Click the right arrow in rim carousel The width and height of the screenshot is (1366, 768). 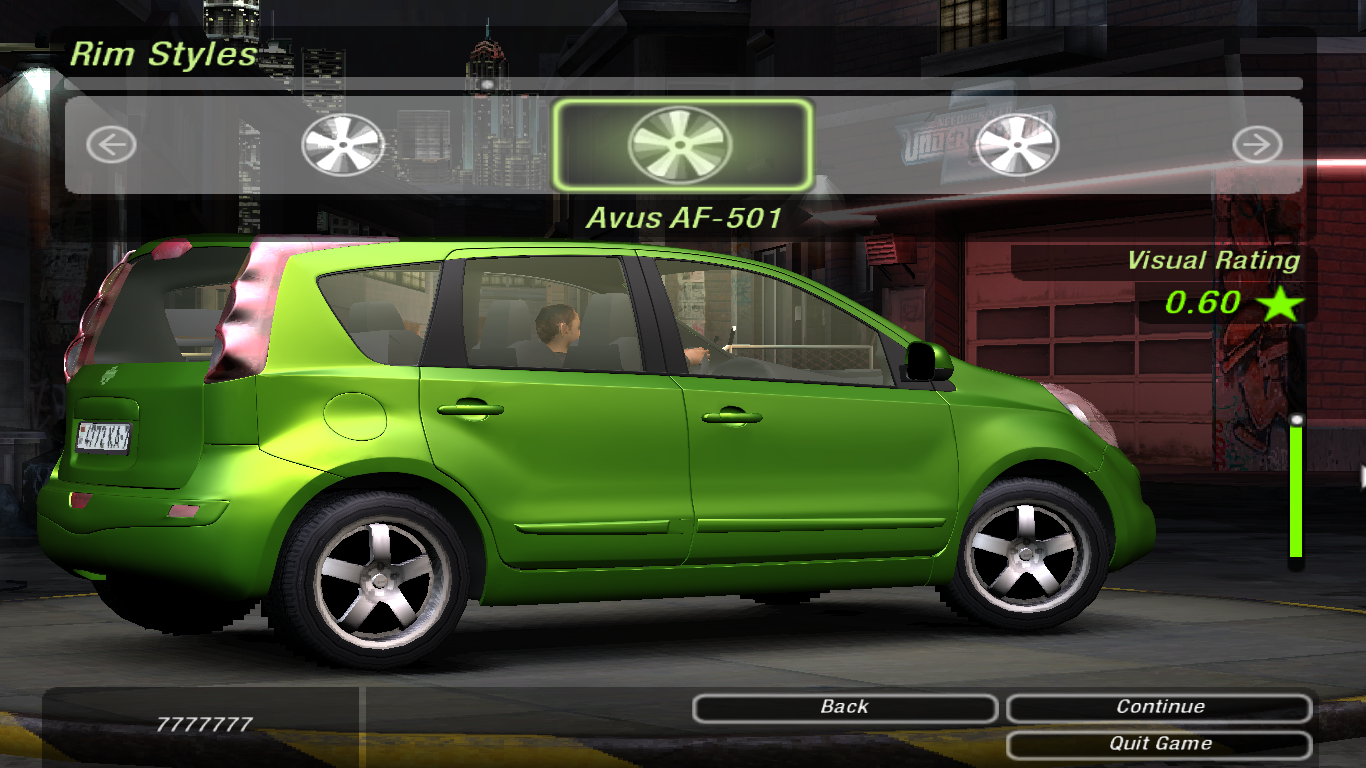[x=1256, y=146]
